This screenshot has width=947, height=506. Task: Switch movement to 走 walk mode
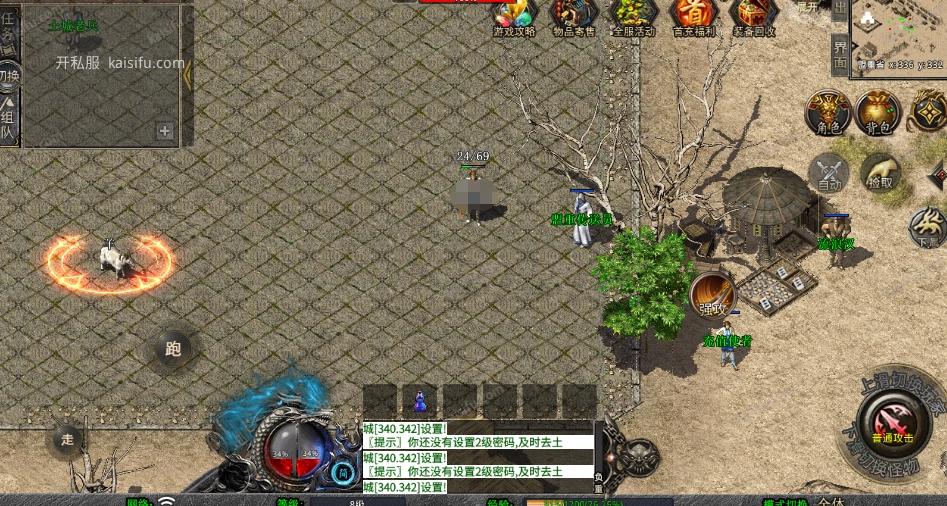coord(67,438)
